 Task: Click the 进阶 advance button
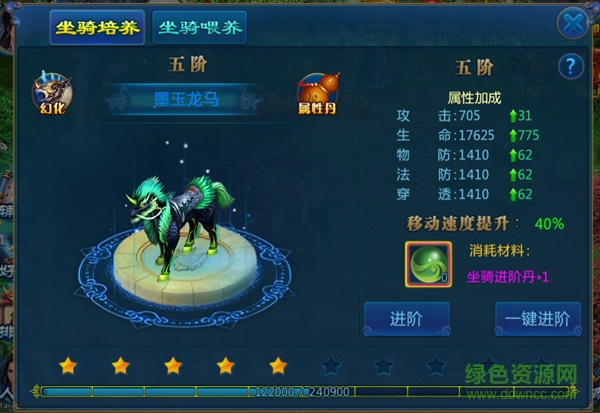[406, 319]
